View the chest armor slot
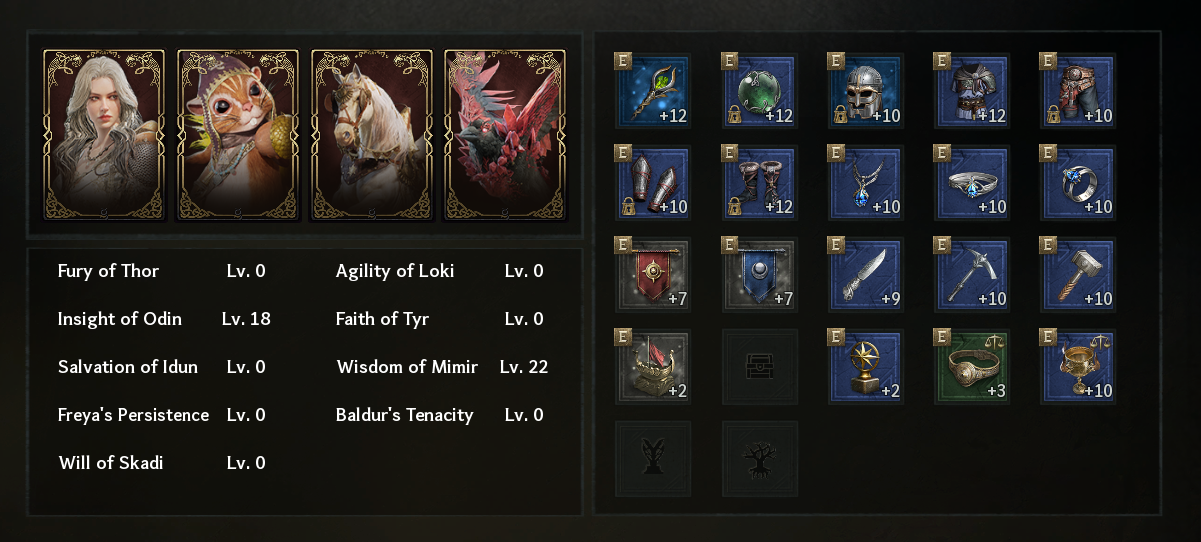1201x542 pixels. (973, 92)
